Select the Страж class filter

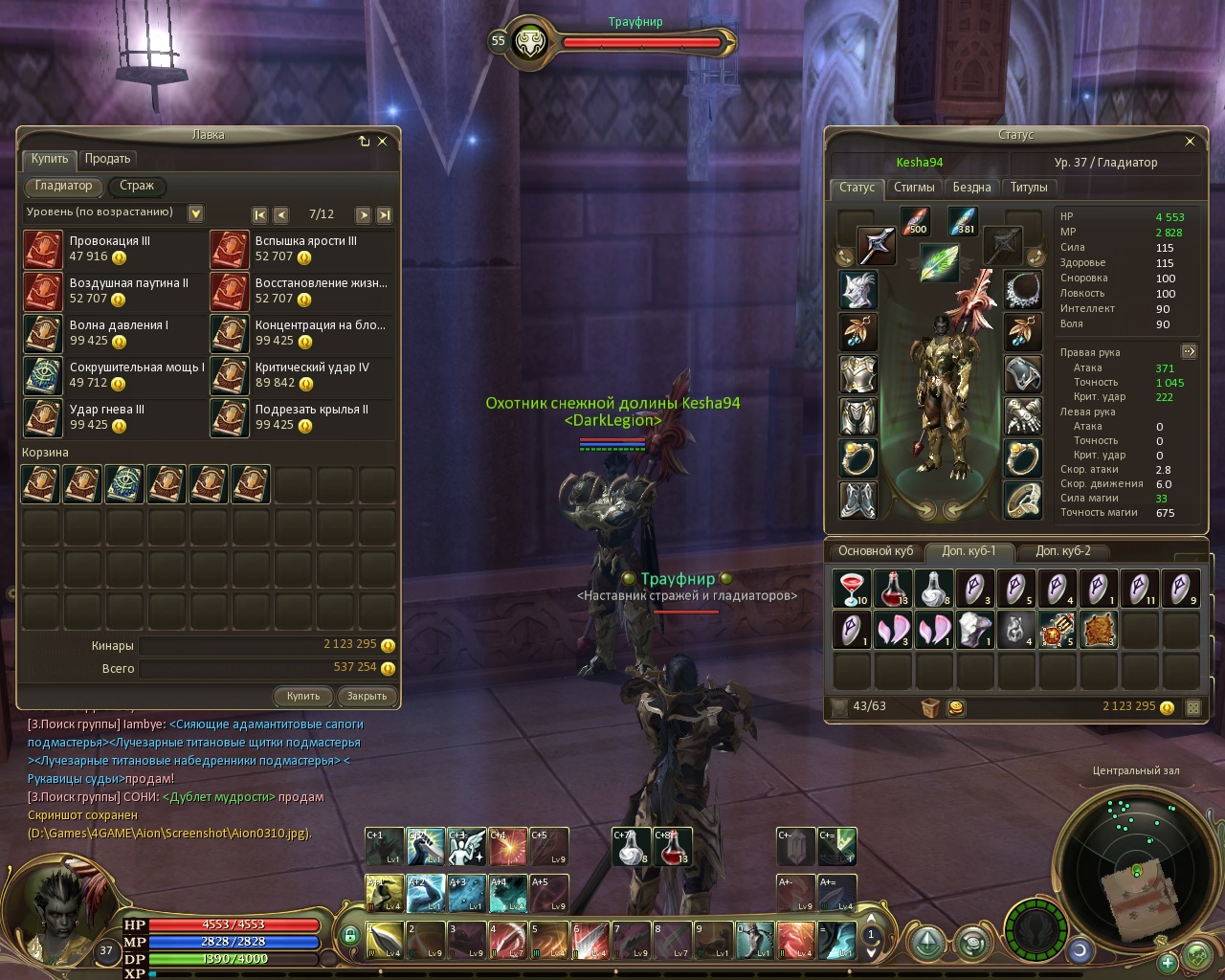coord(137,186)
